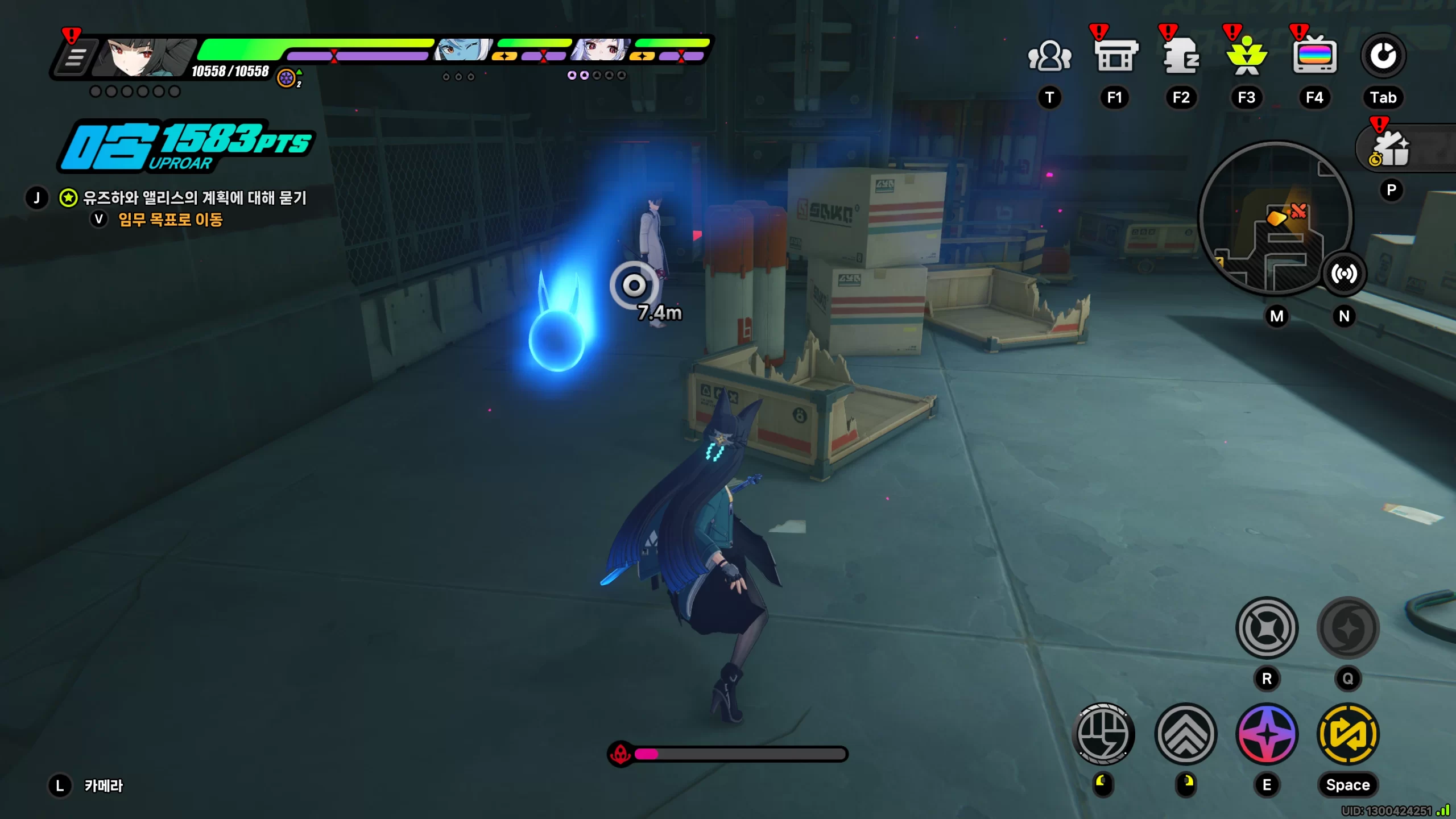Choose the orange move-to-objective option

coord(170,220)
